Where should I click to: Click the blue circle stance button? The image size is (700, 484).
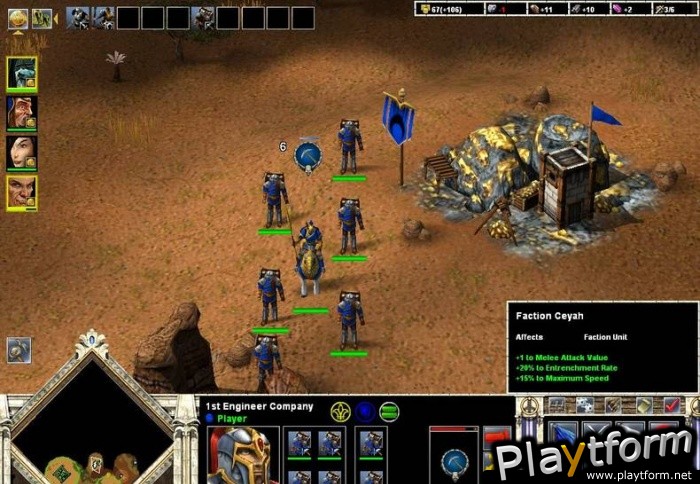pos(365,411)
